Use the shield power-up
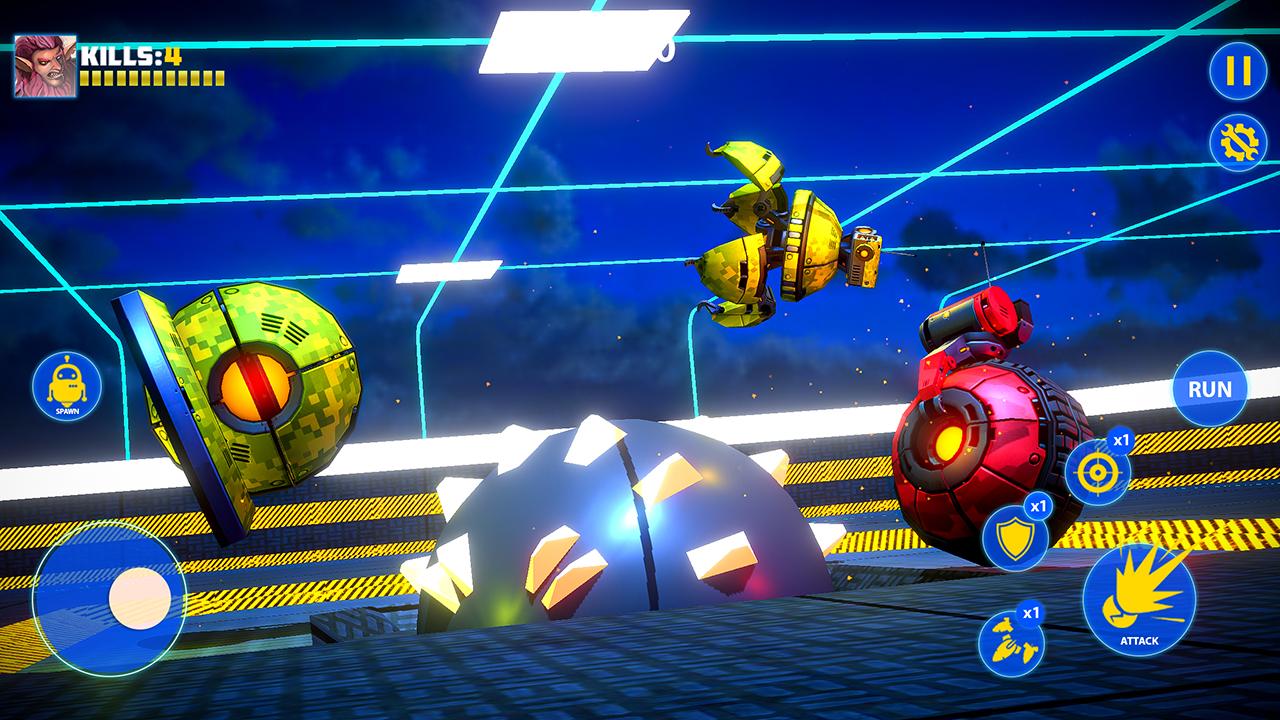 coord(1014,537)
